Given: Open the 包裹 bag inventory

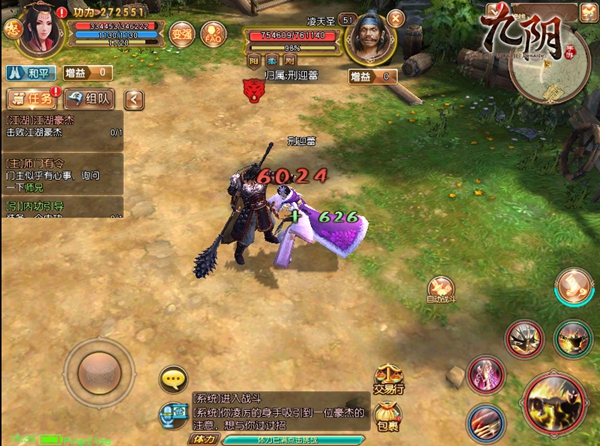Looking at the screenshot, I should [388, 415].
